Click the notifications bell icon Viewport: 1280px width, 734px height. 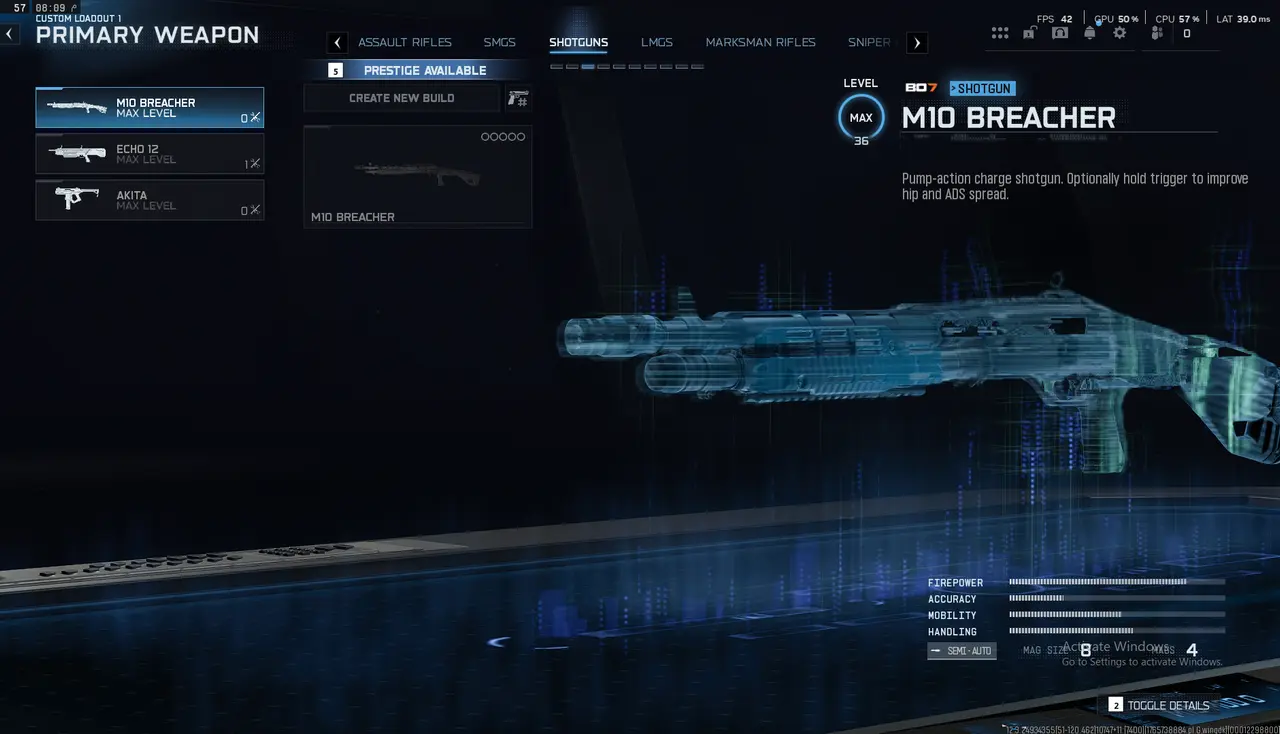pyautogui.click(x=1089, y=33)
